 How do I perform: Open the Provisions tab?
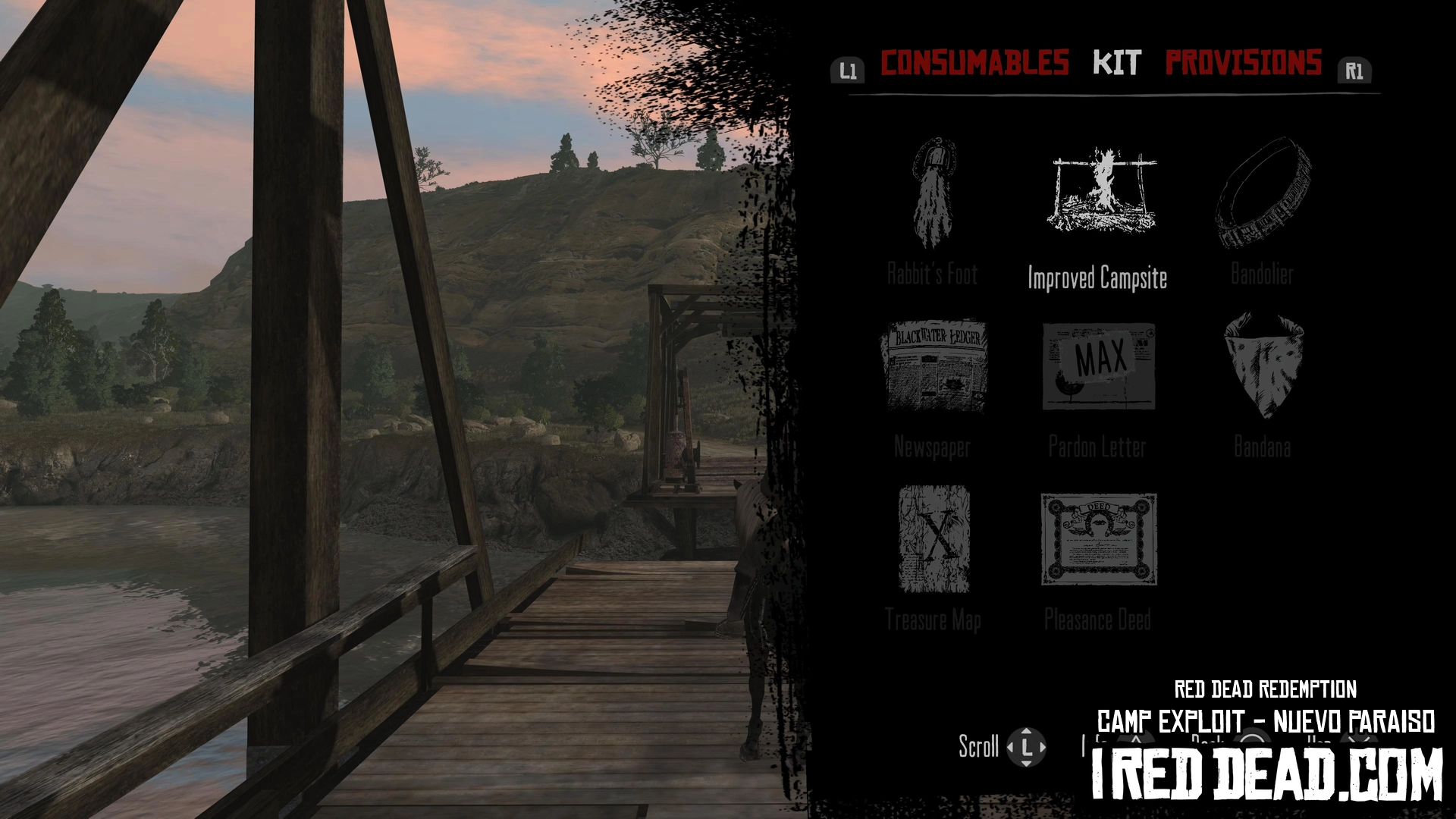tap(1243, 63)
